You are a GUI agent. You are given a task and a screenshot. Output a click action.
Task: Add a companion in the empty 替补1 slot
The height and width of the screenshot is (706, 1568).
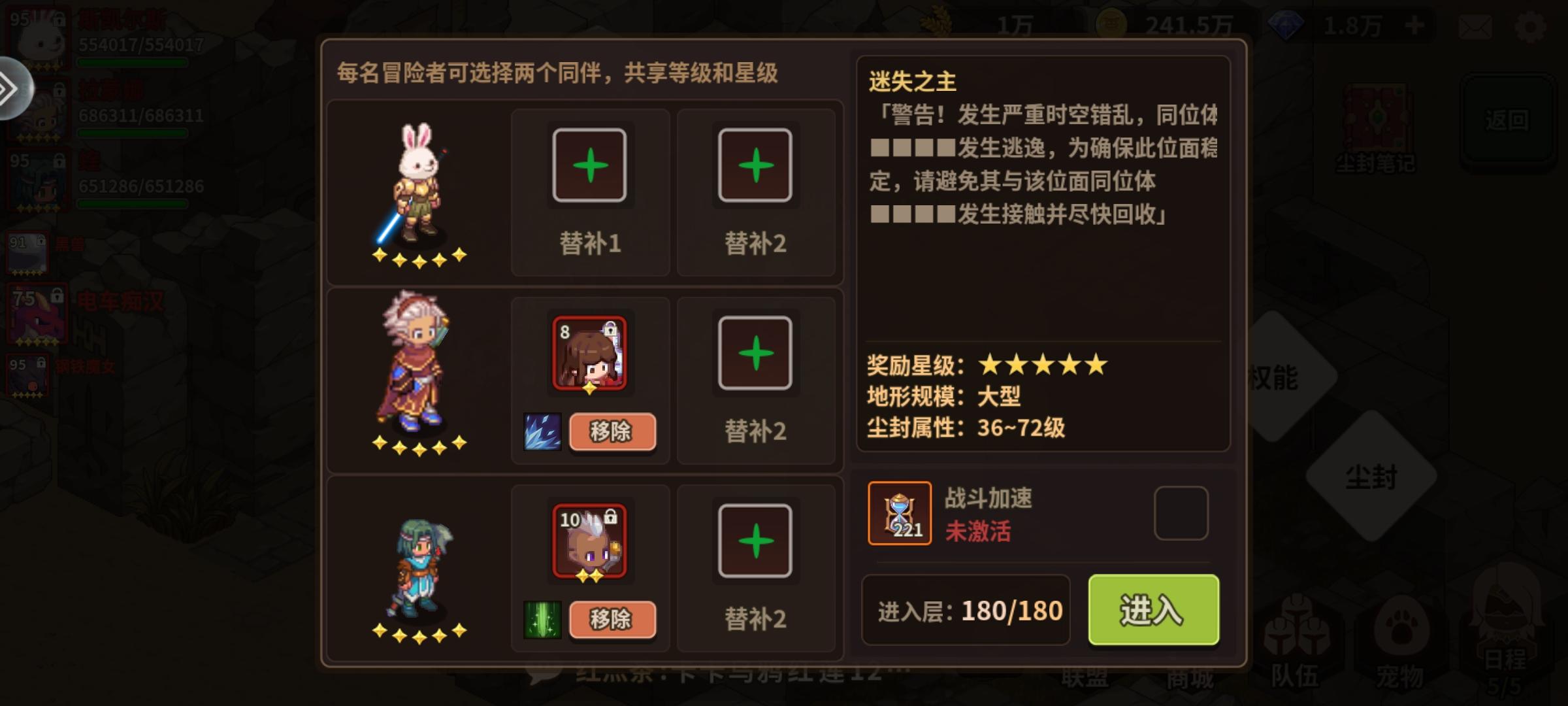pos(589,165)
